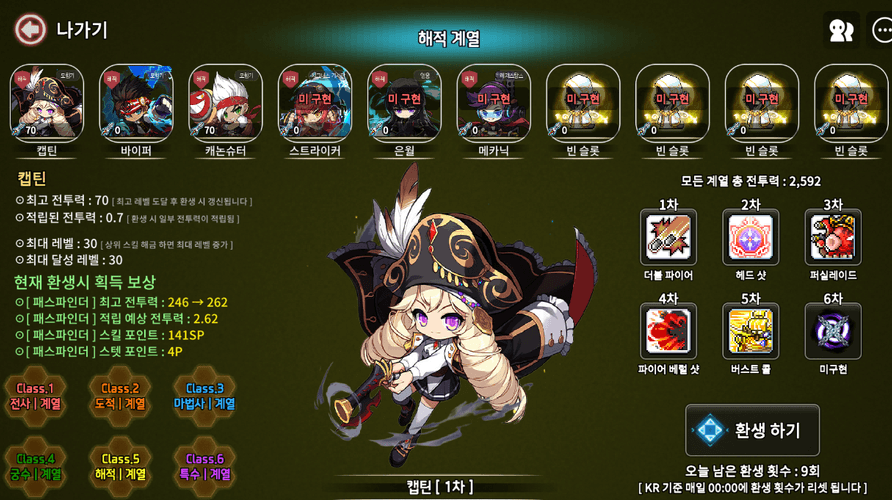This screenshot has width=892, height=500.
Task: Select the 캡틴 character portrait
Action: coord(47,103)
